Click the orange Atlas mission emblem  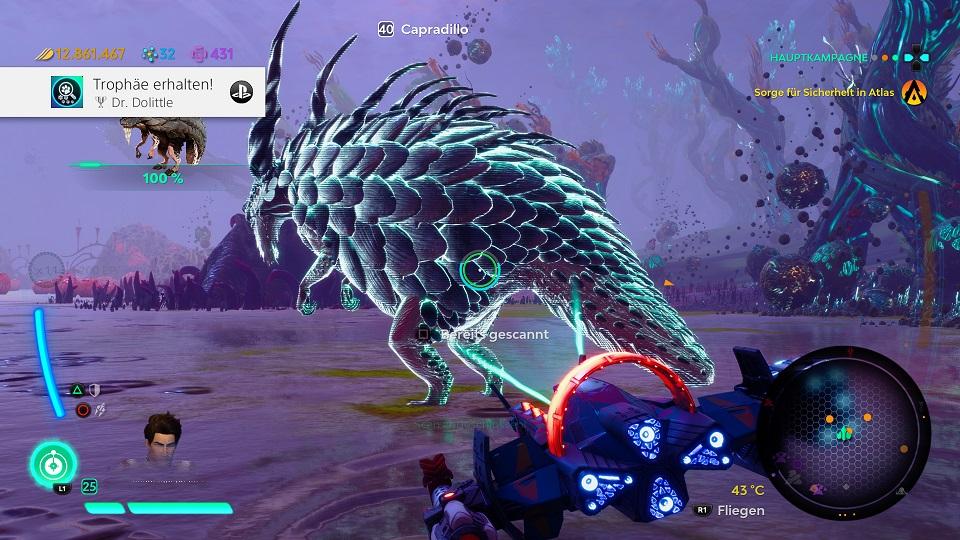914,93
